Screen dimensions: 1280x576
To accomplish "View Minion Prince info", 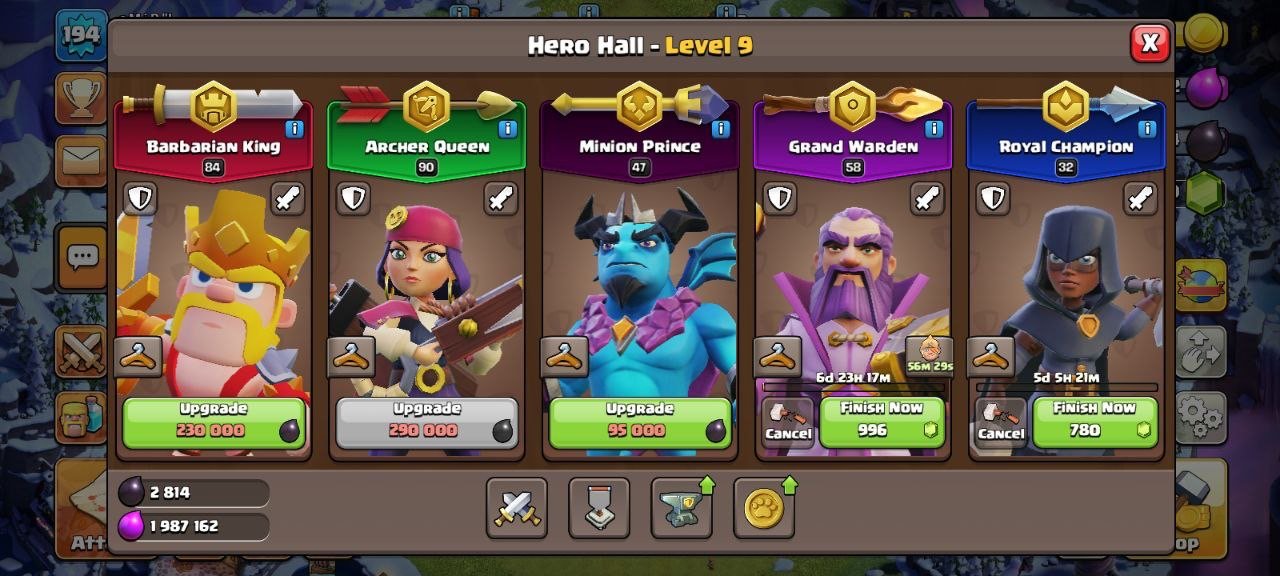I will (x=720, y=129).
